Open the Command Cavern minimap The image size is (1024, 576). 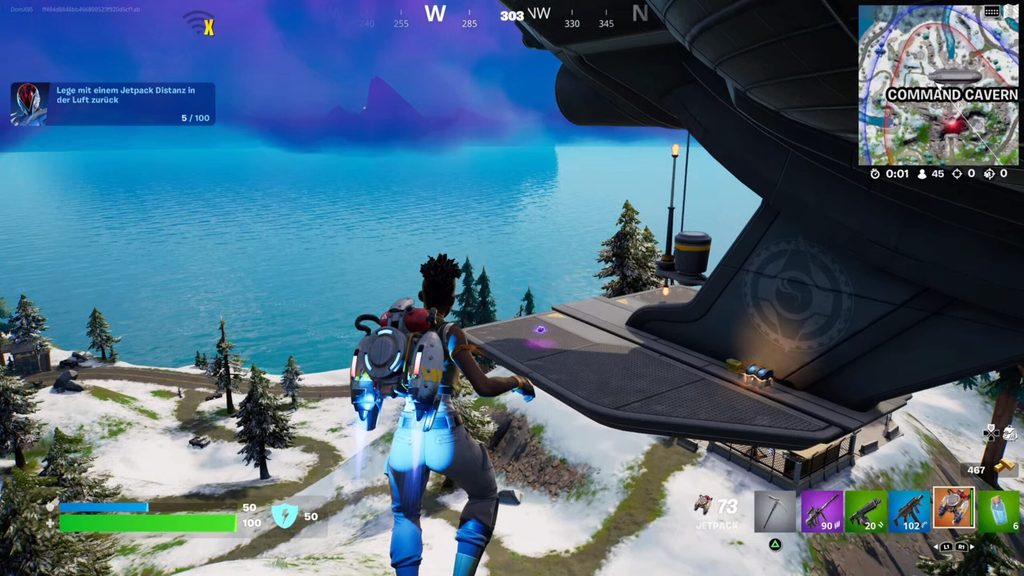click(x=938, y=85)
